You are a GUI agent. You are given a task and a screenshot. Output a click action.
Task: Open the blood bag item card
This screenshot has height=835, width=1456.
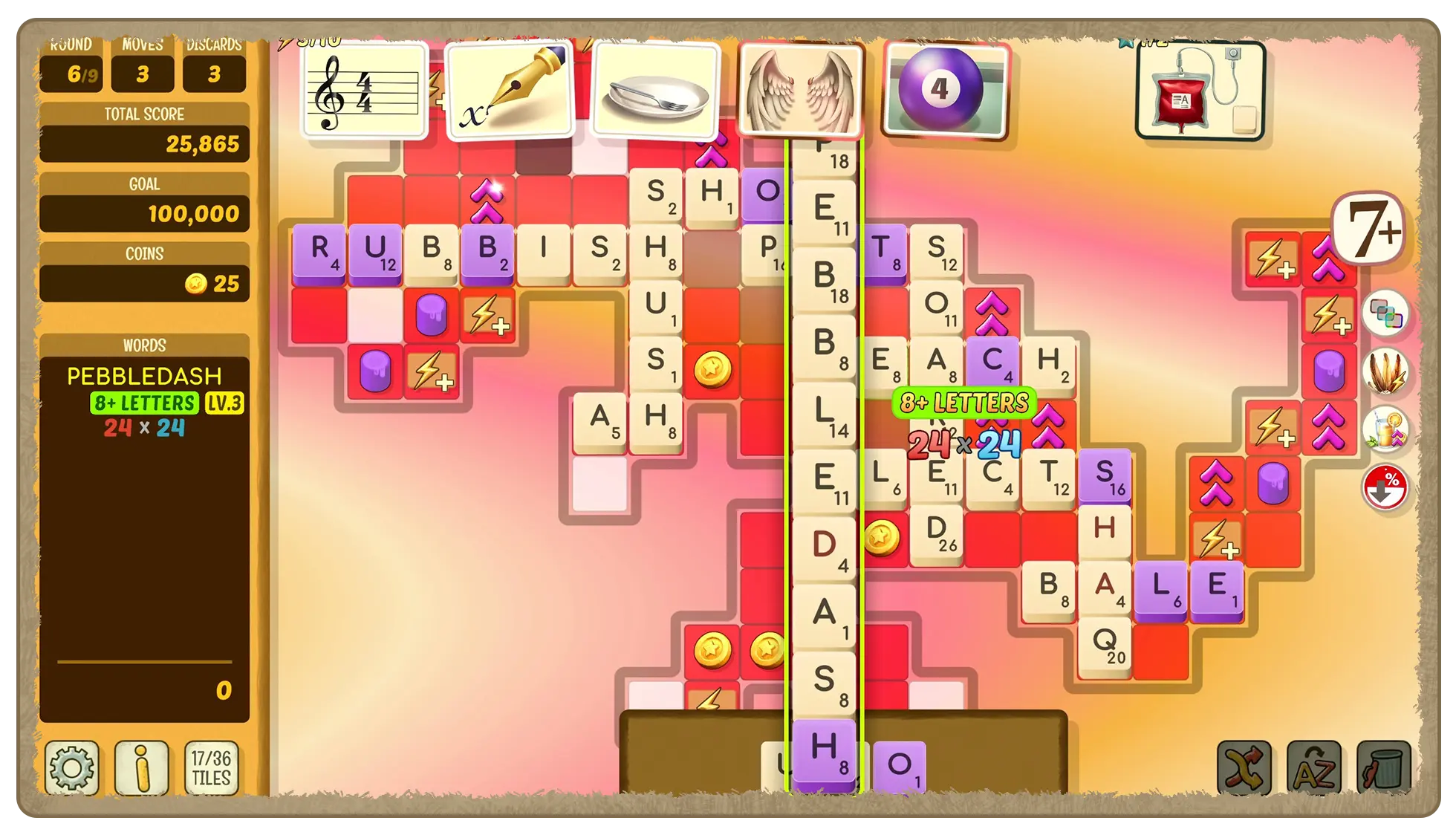(1199, 90)
